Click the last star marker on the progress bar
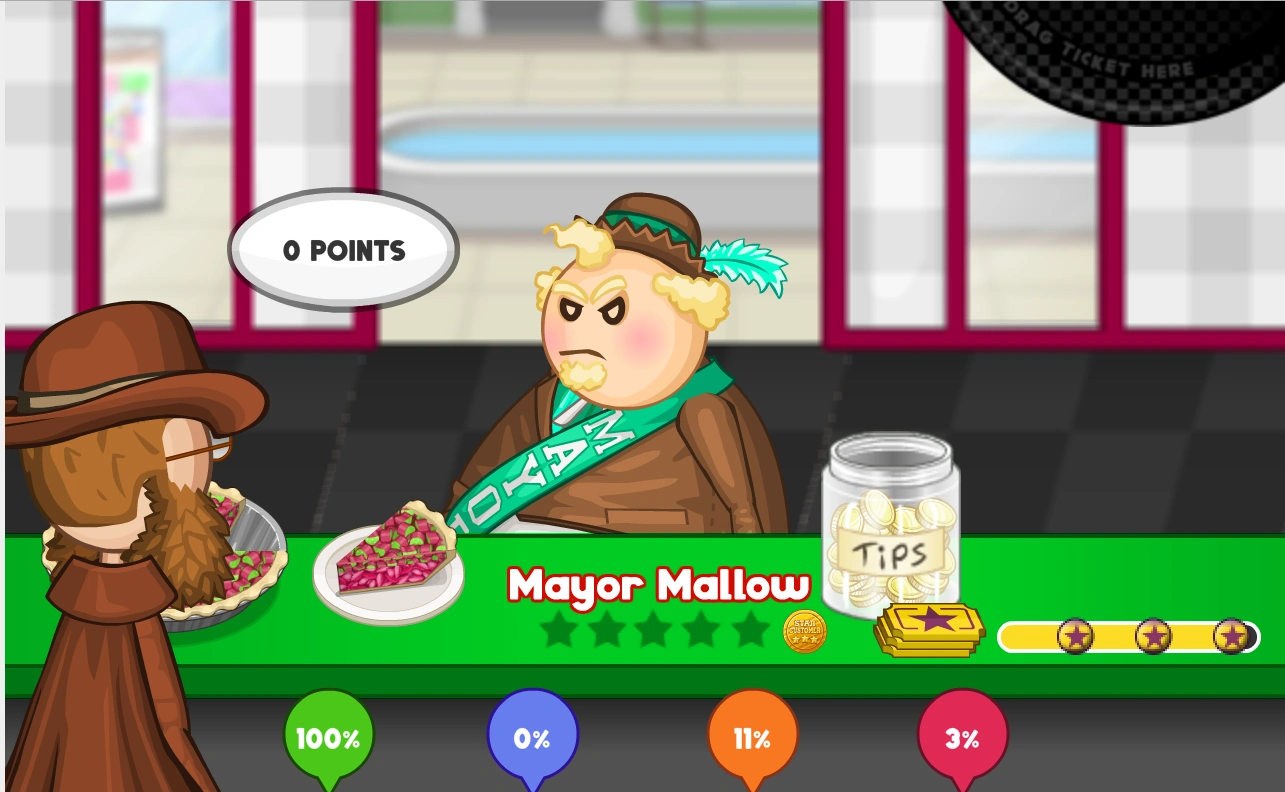 (x=1230, y=636)
